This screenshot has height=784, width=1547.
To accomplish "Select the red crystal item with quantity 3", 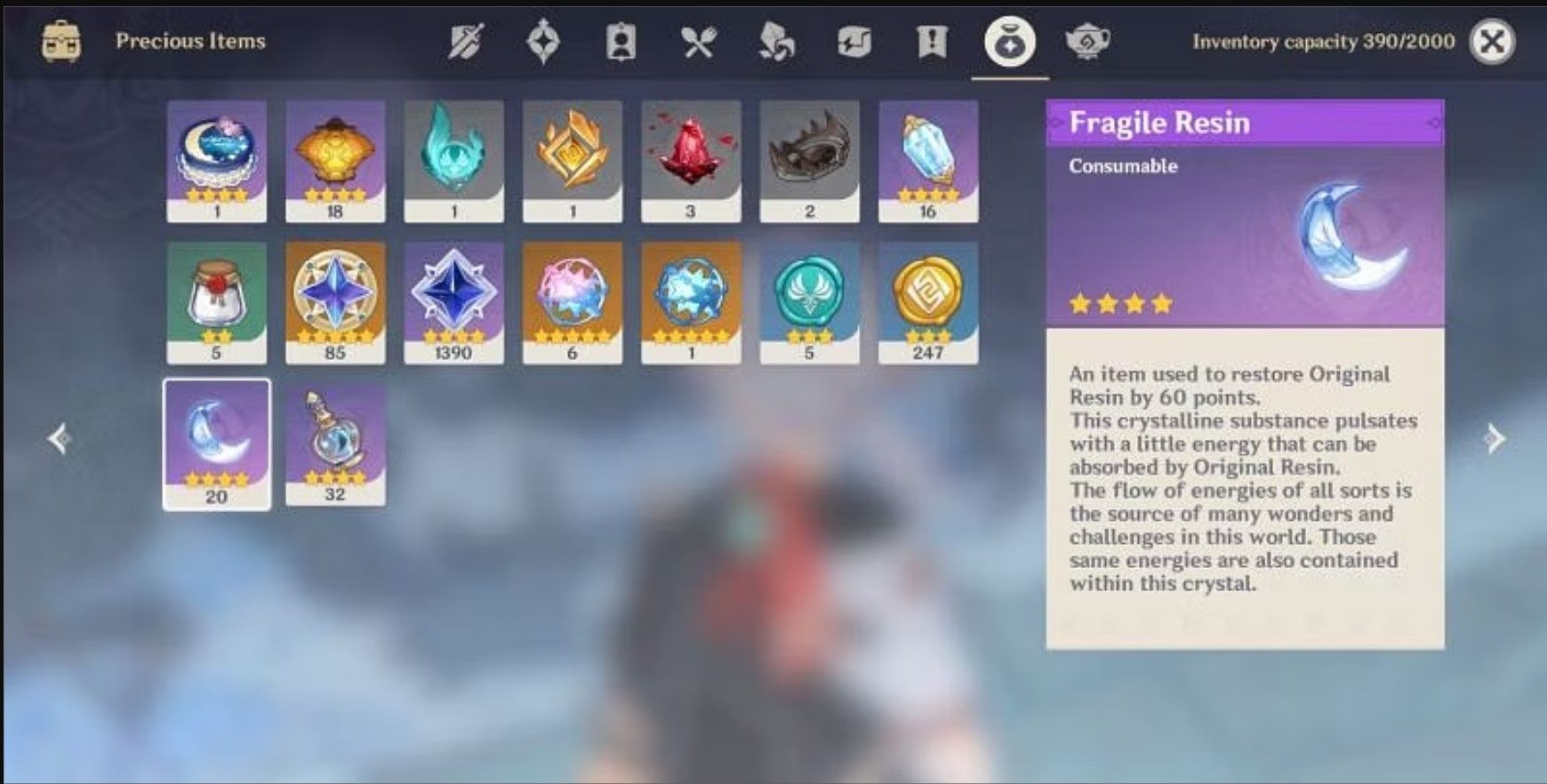I will pyautogui.click(x=691, y=160).
